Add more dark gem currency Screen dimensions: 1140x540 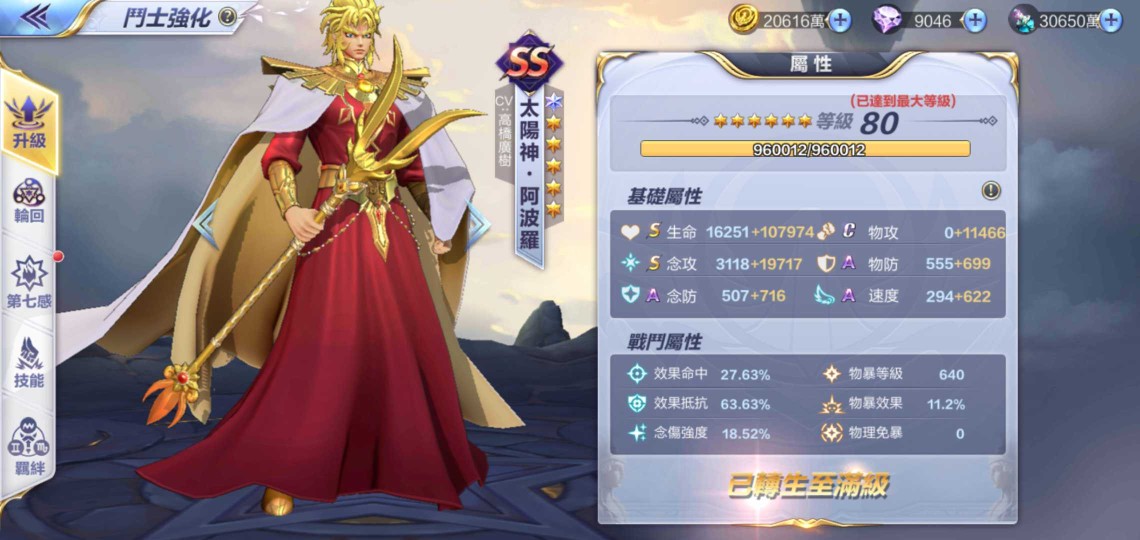[x=1110, y=20]
